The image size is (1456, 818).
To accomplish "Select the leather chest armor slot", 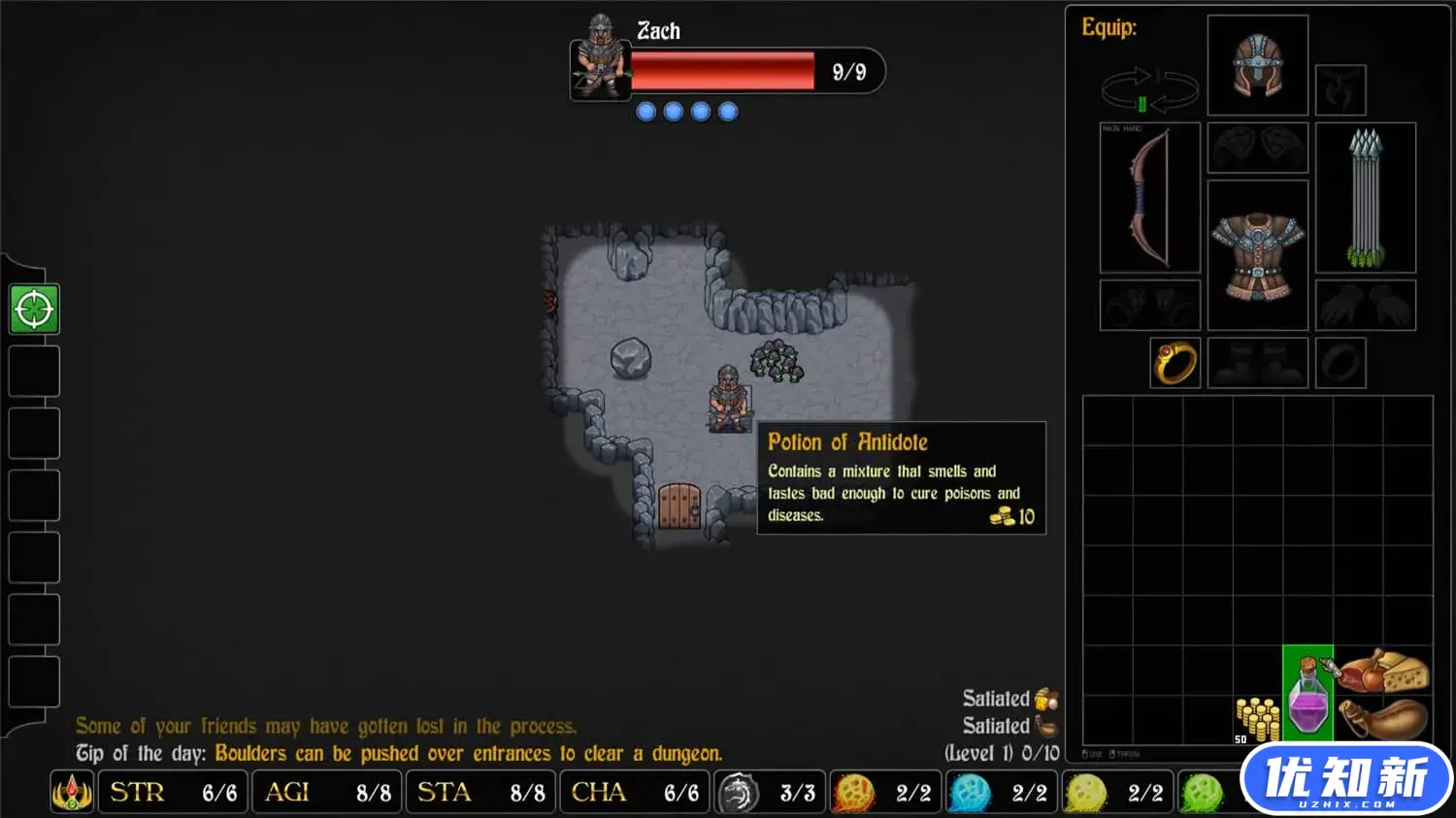I will tap(1257, 255).
